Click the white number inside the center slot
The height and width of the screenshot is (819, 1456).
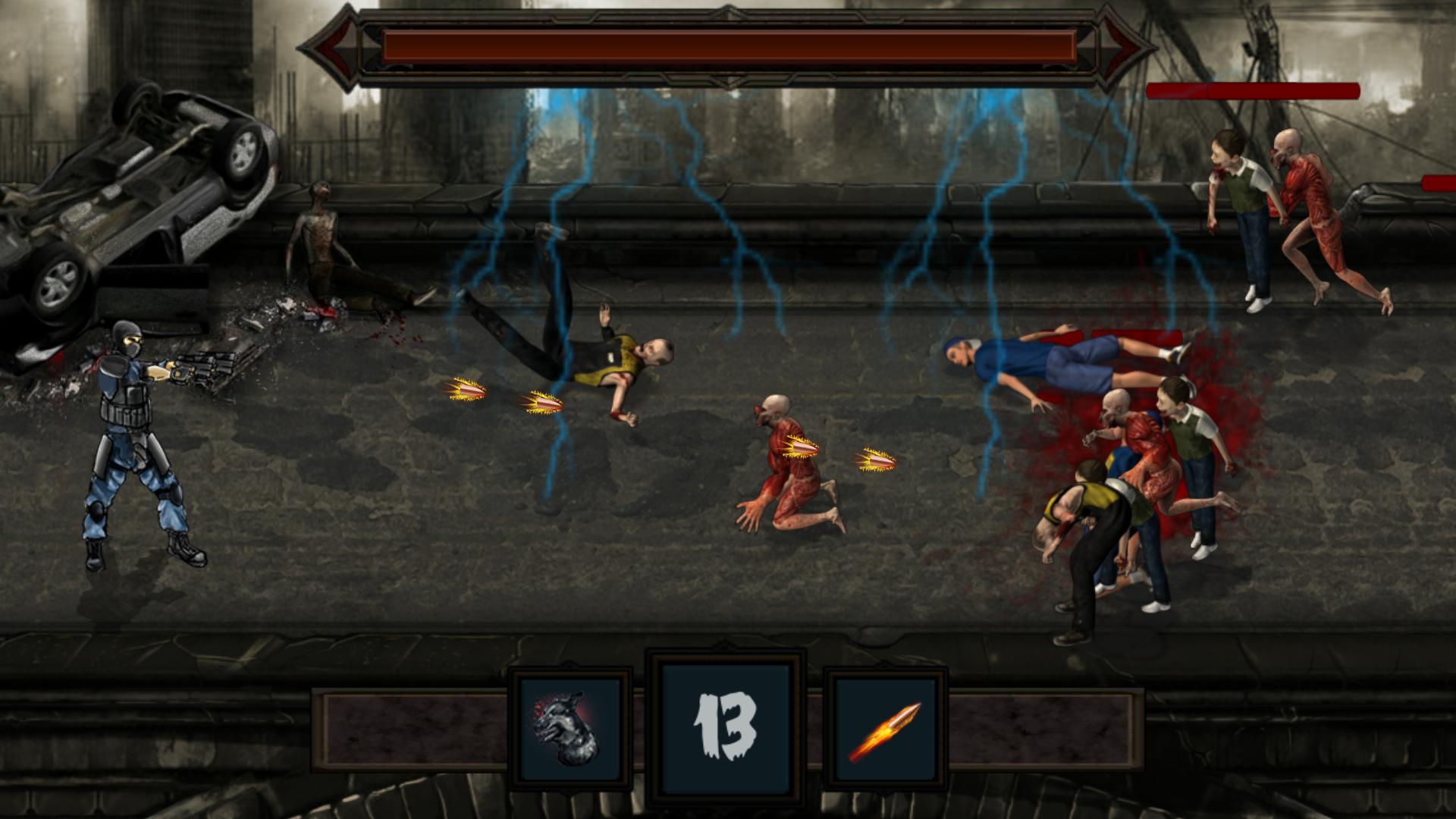pos(726,726)
